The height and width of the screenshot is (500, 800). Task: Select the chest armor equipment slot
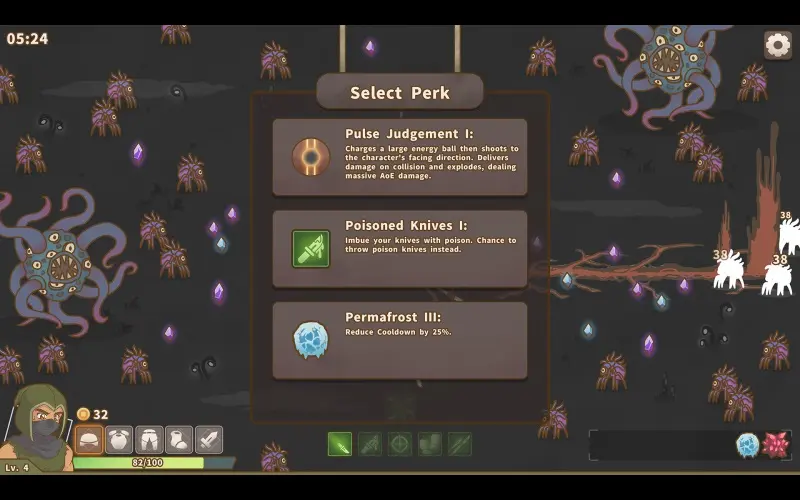point(119,439)
